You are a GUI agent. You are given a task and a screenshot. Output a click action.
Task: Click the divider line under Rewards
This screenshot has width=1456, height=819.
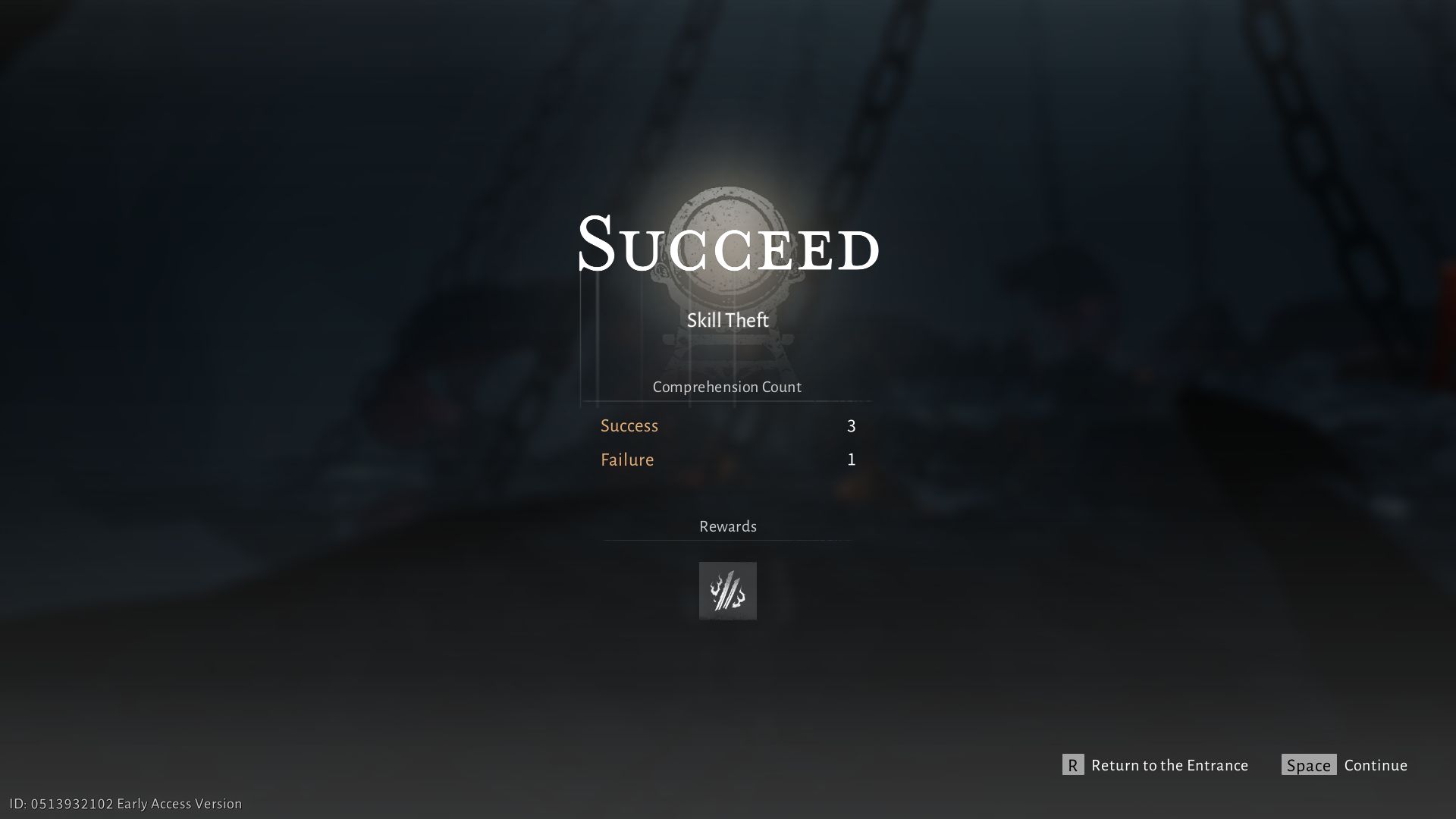point(727,540)
